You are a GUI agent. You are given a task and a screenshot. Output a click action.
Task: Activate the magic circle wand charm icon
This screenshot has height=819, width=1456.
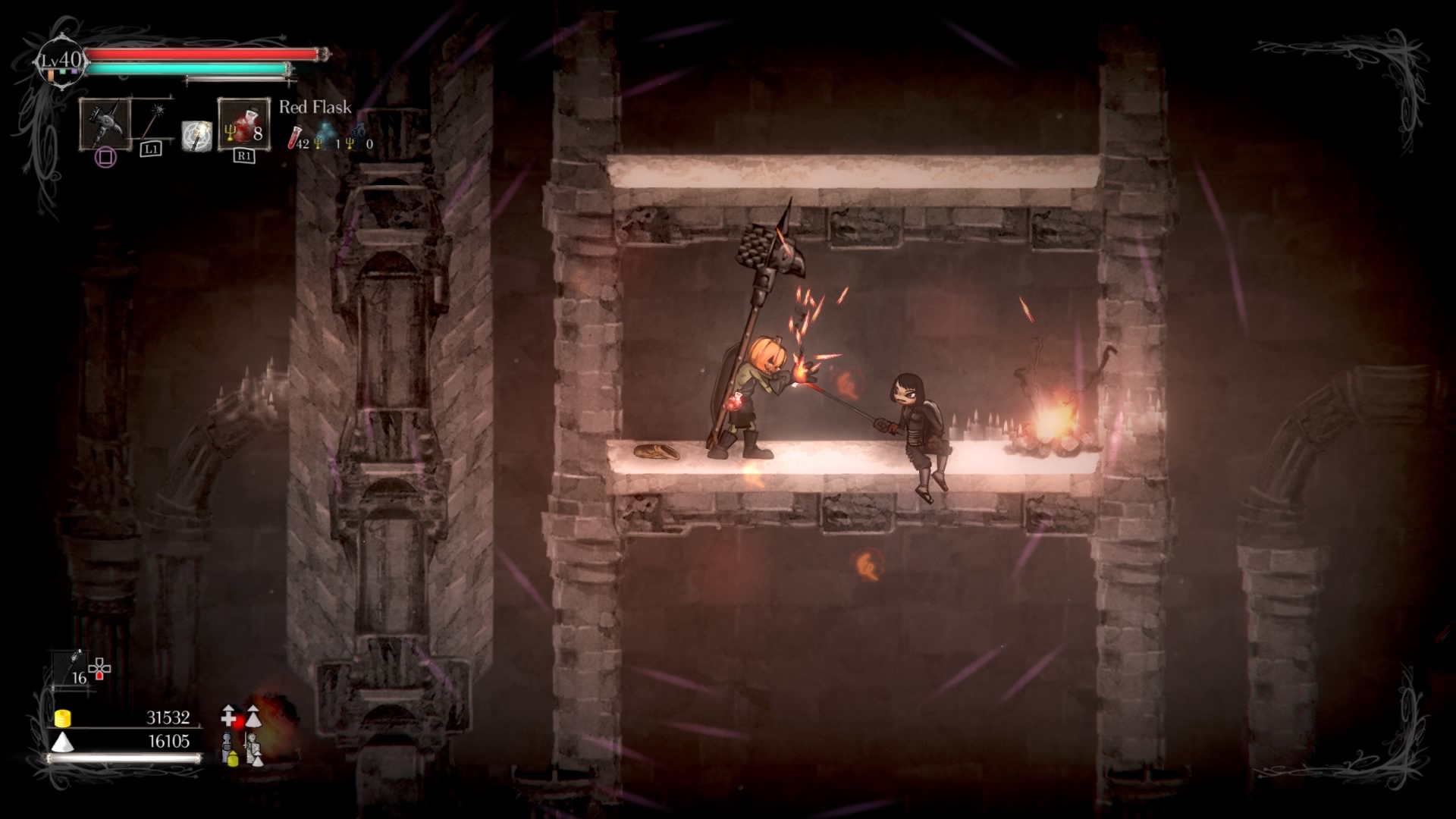click(197, 136)
